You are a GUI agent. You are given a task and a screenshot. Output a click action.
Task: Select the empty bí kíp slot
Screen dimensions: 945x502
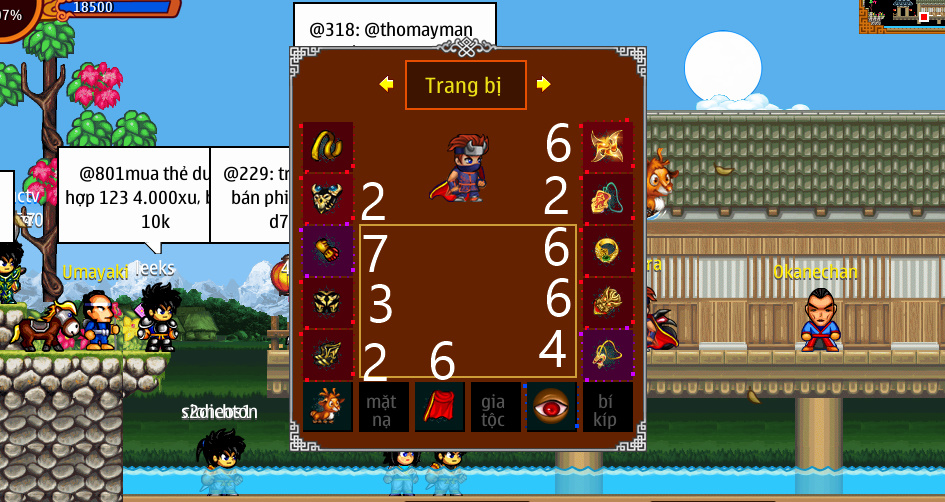click(x=608, y=407)
